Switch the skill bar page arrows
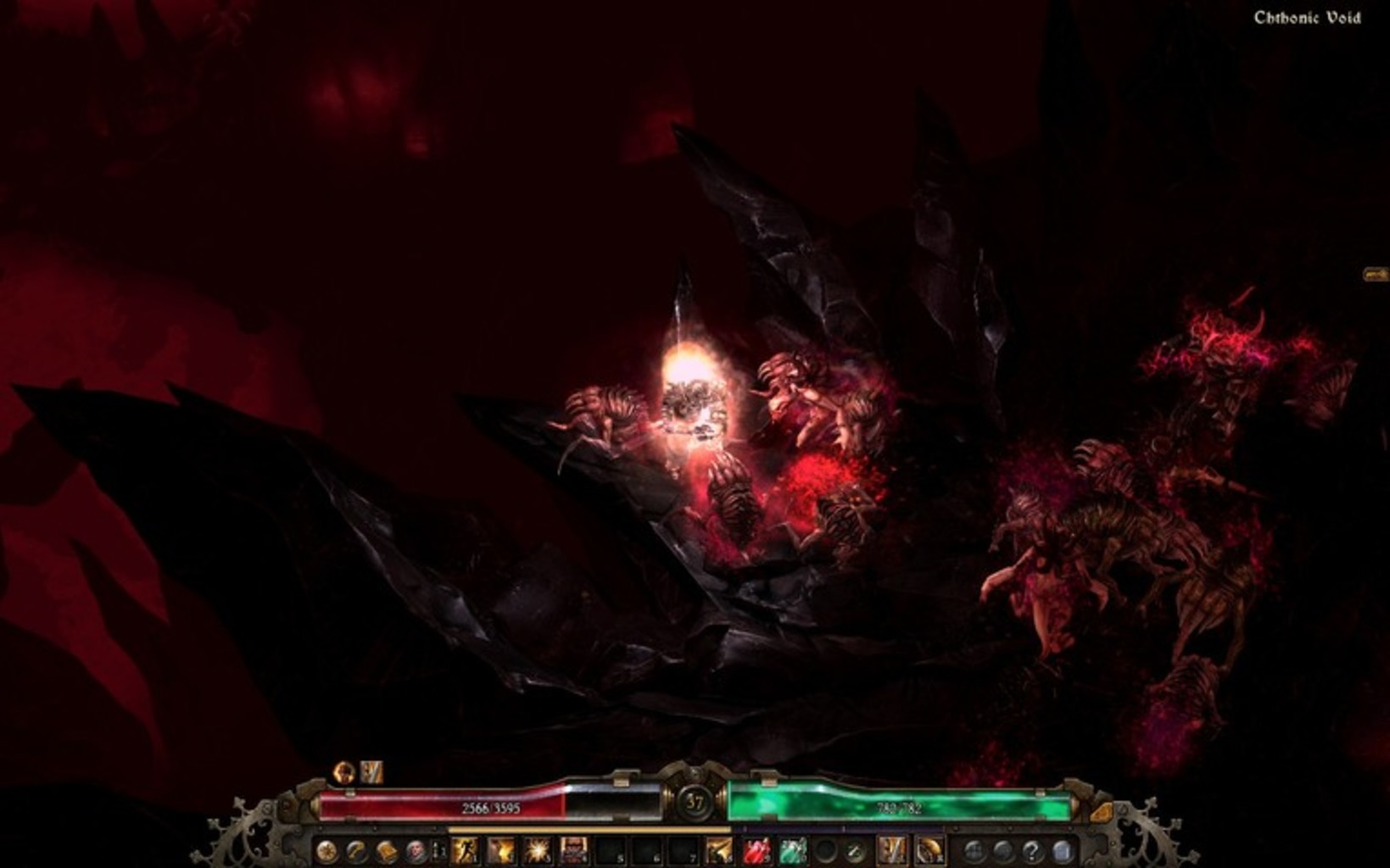Screen dimensions: 1390x868 pyautogui.click(x=439, y=850)
